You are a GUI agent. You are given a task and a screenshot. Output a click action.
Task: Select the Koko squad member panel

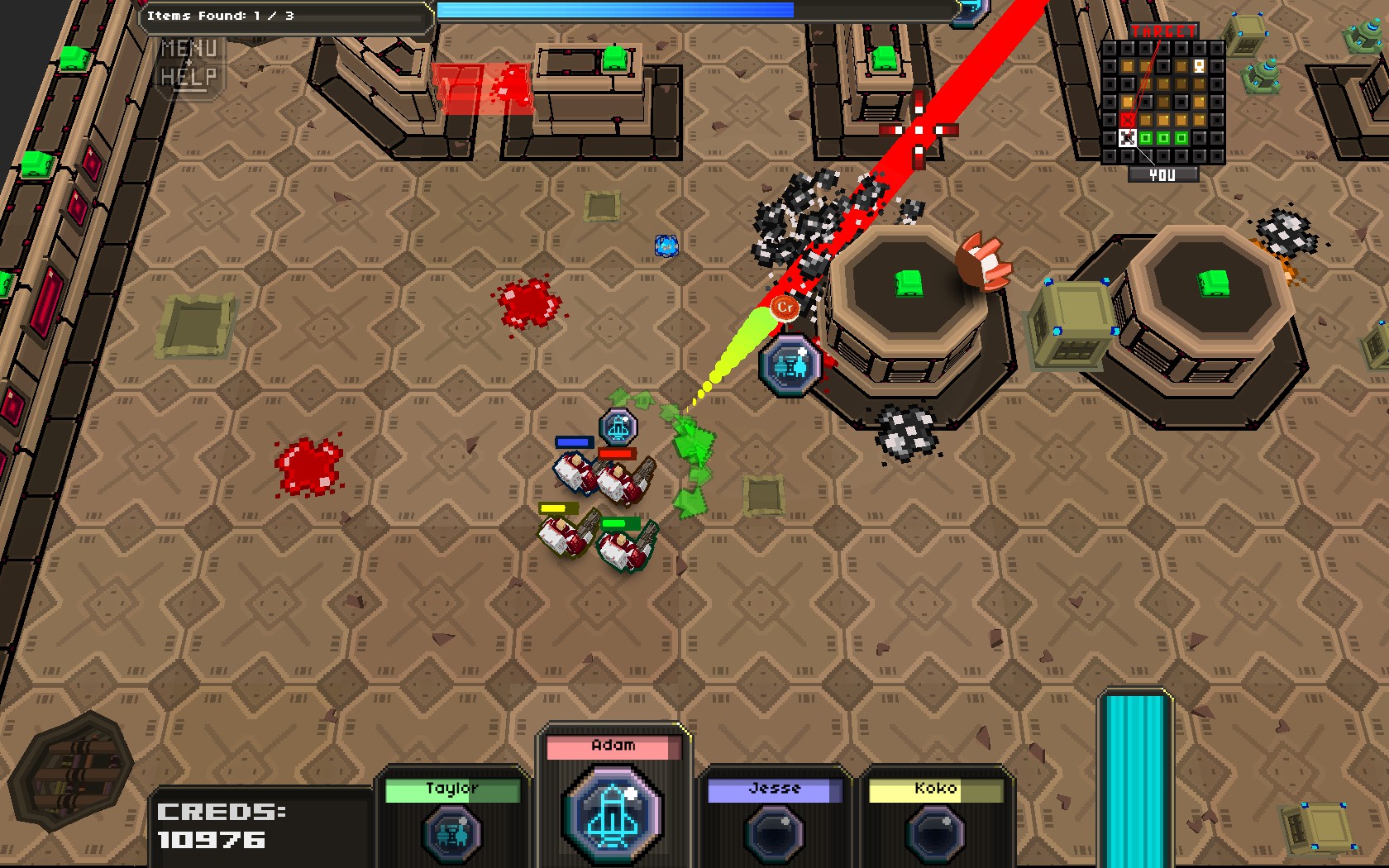pyautogui.click(x=935, y=790)
